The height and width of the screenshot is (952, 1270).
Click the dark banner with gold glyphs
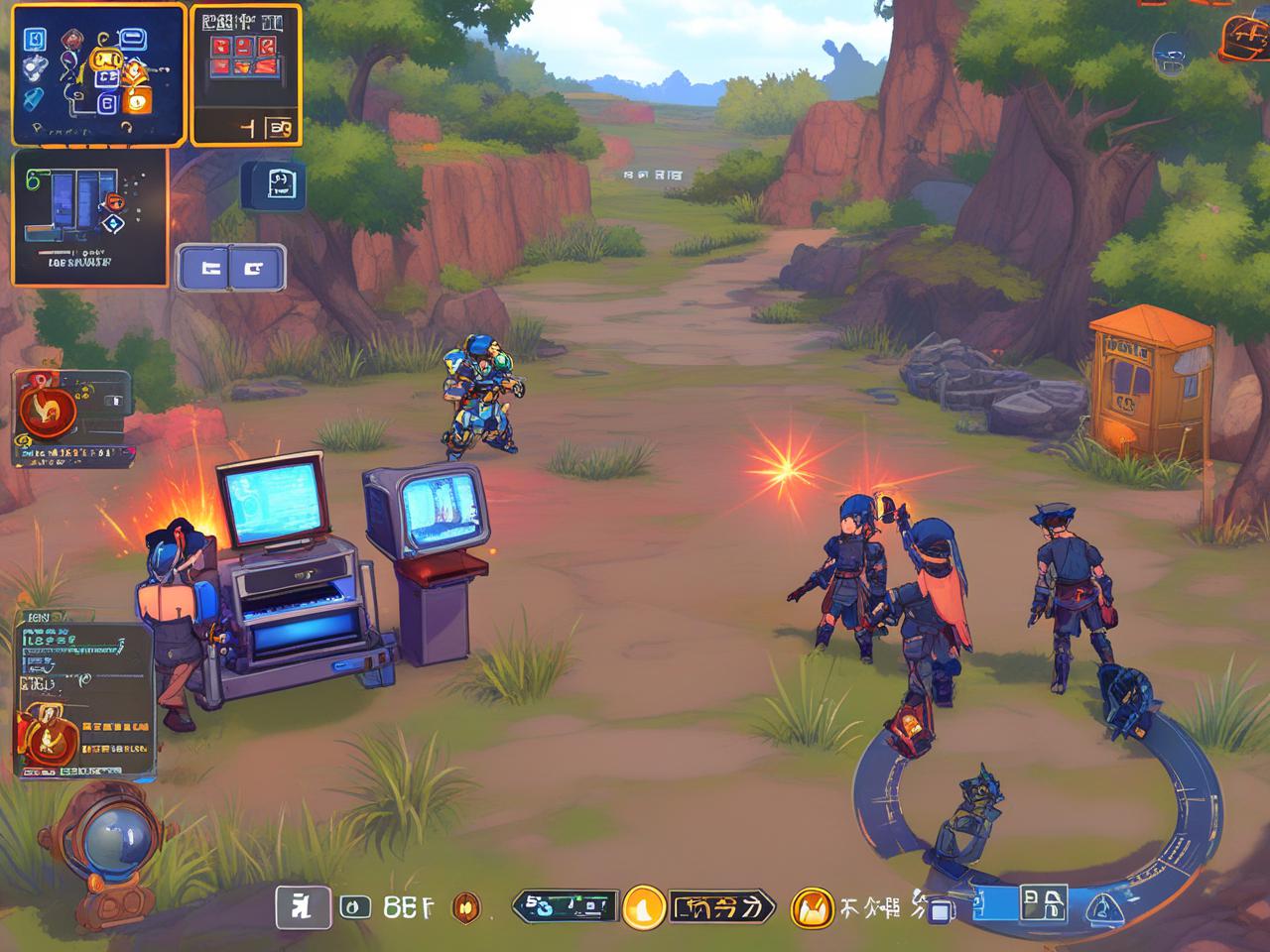[x=721, y=906]
